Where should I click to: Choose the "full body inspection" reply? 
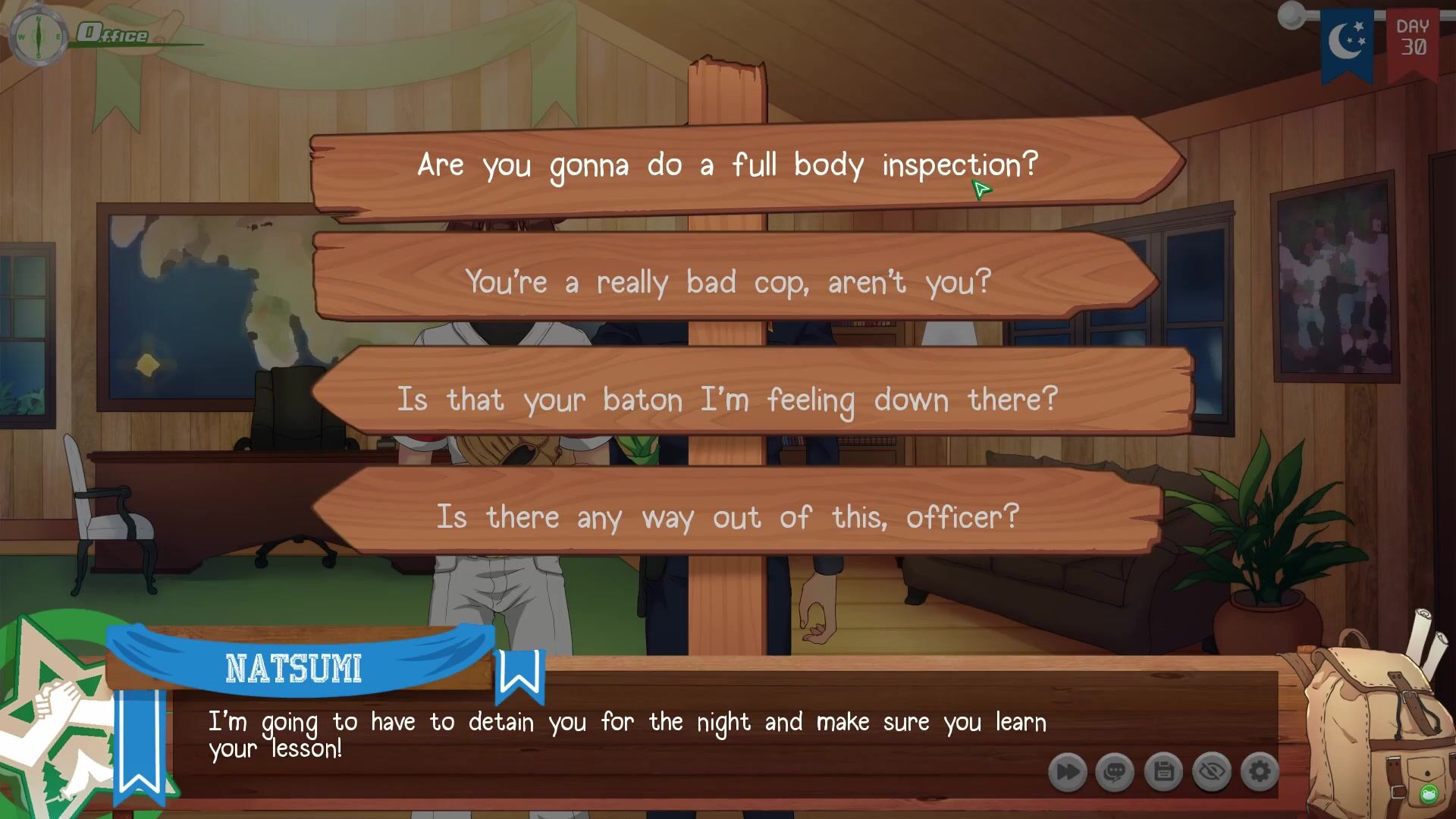[x=728, y=165]
